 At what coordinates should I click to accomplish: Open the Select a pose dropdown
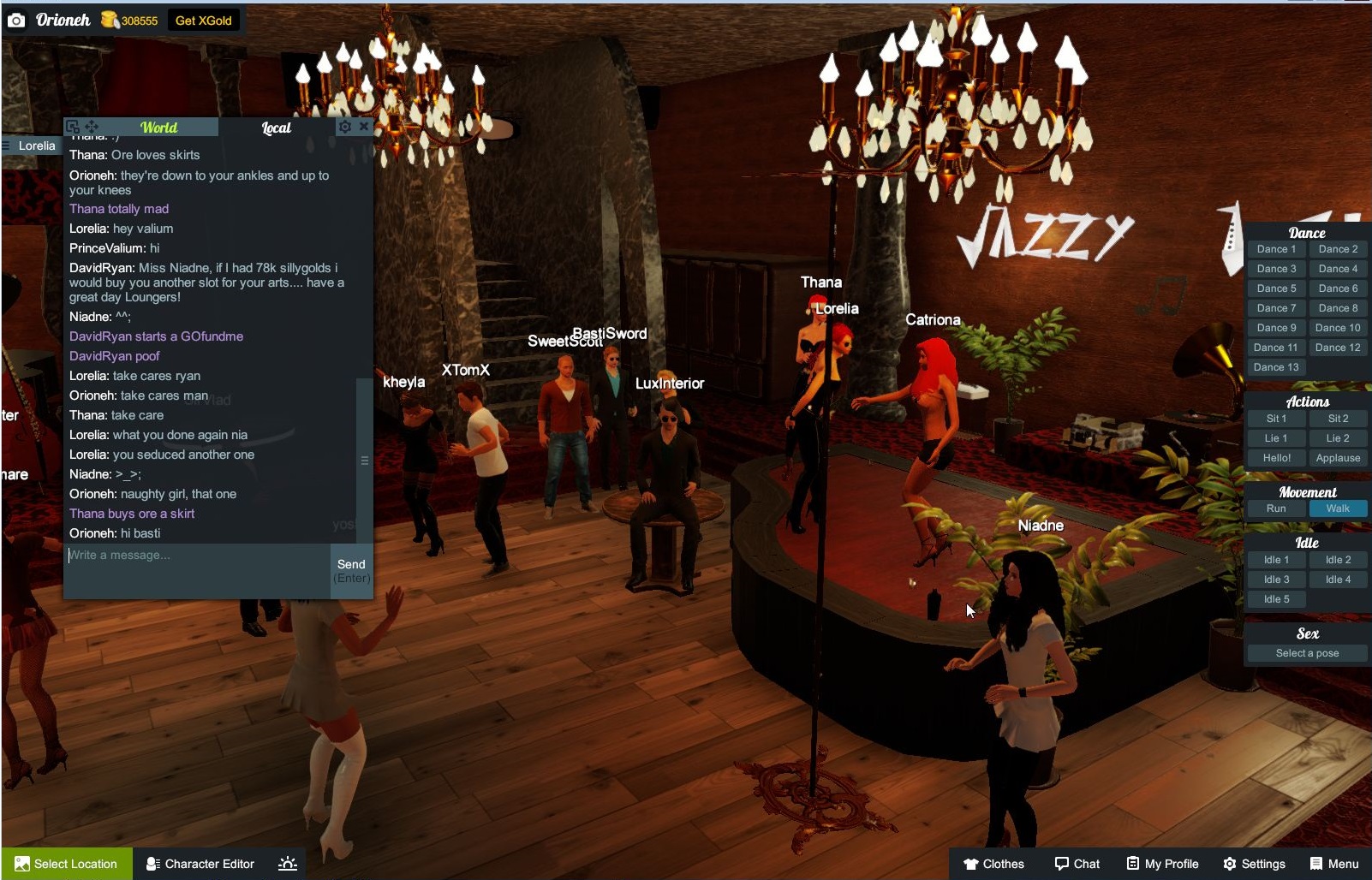click(x=1305, y=652)
